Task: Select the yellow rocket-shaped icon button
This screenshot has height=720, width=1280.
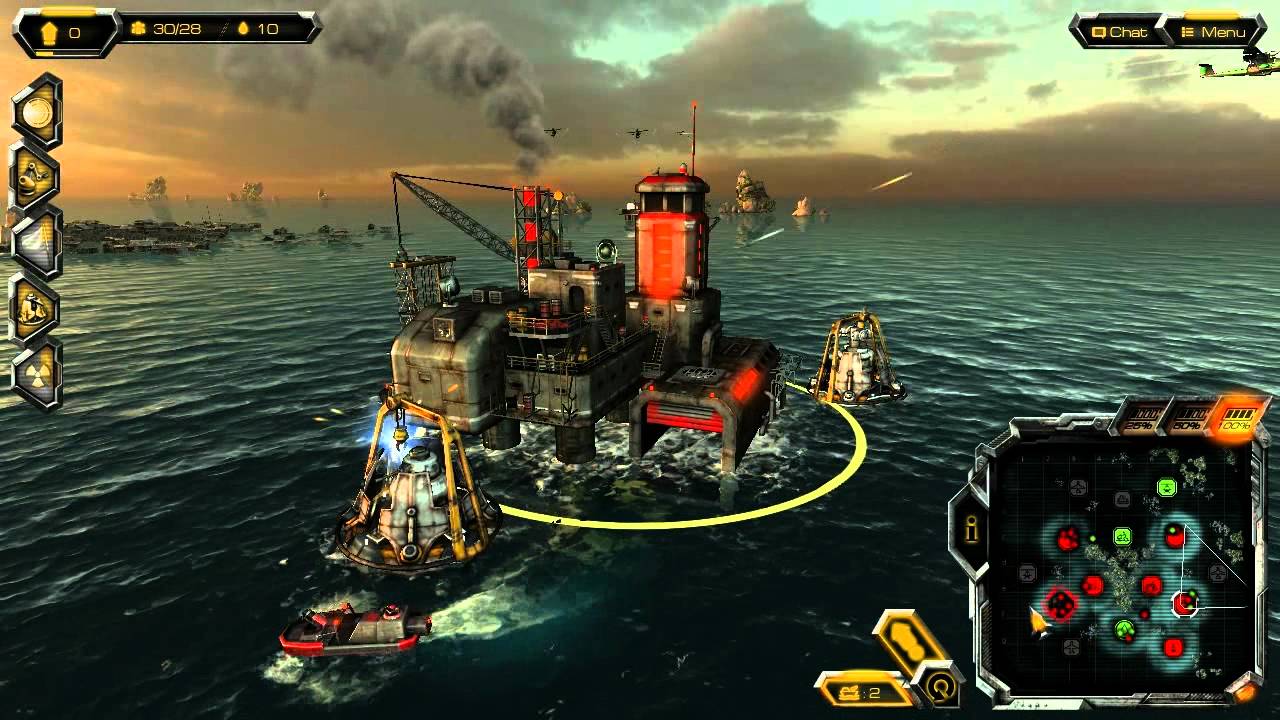Action: pyautogui.click(x=908, y=639)
